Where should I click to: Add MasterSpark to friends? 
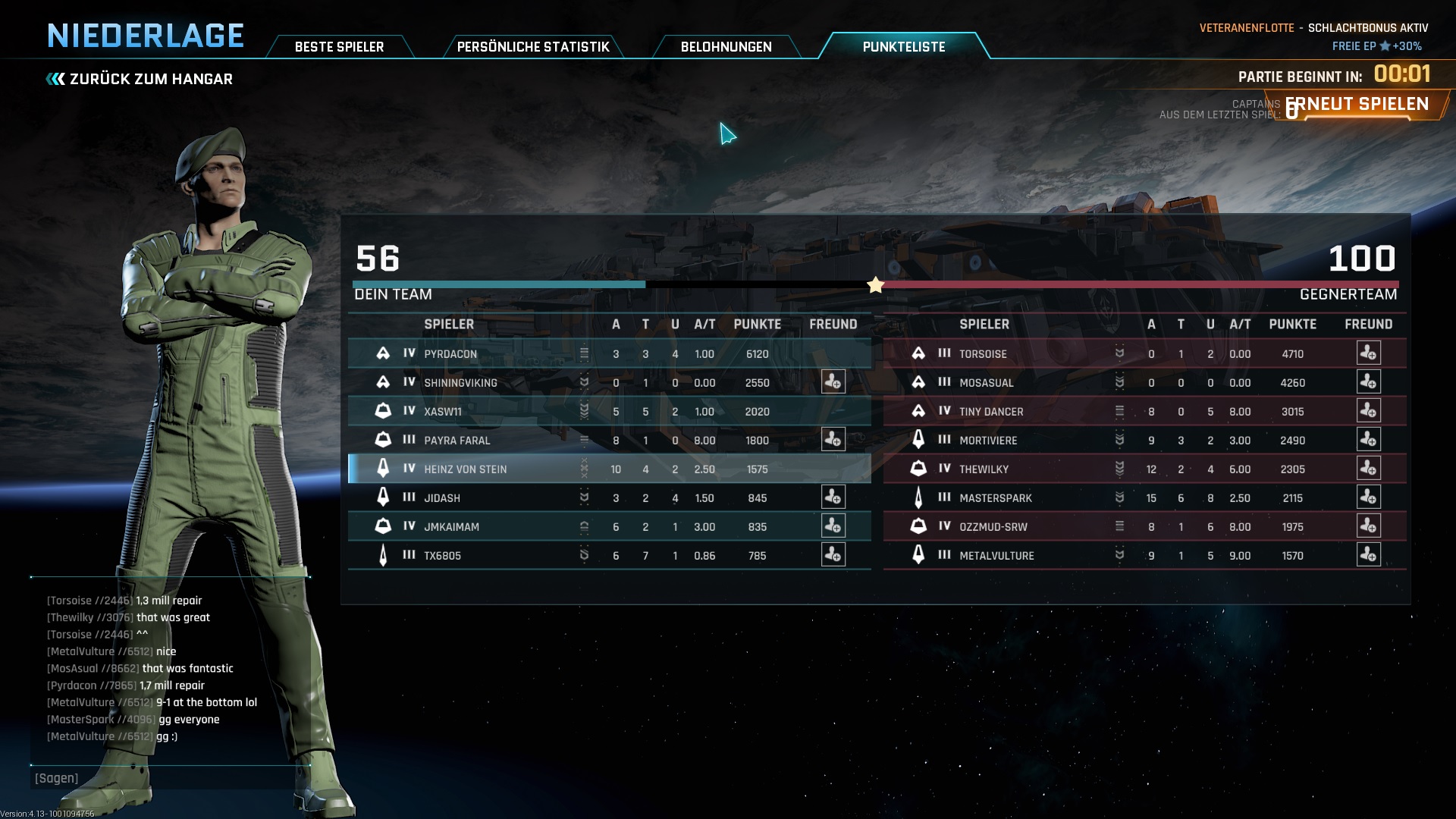1368,497
